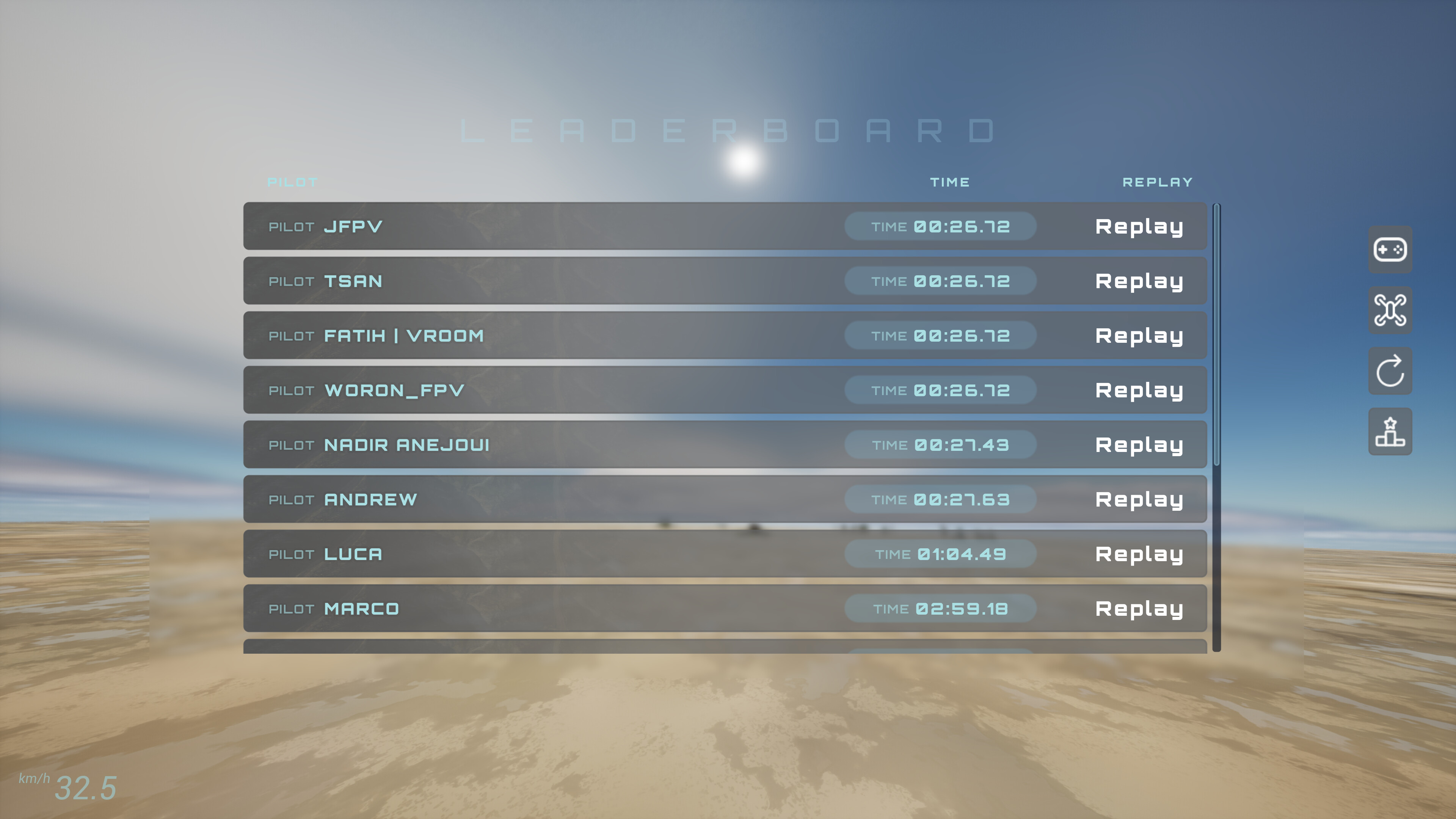Image resolution: width=1456 pixels, height=819 pixels.
Task: Watch Luca's replay
Action: click(1139, 554)
